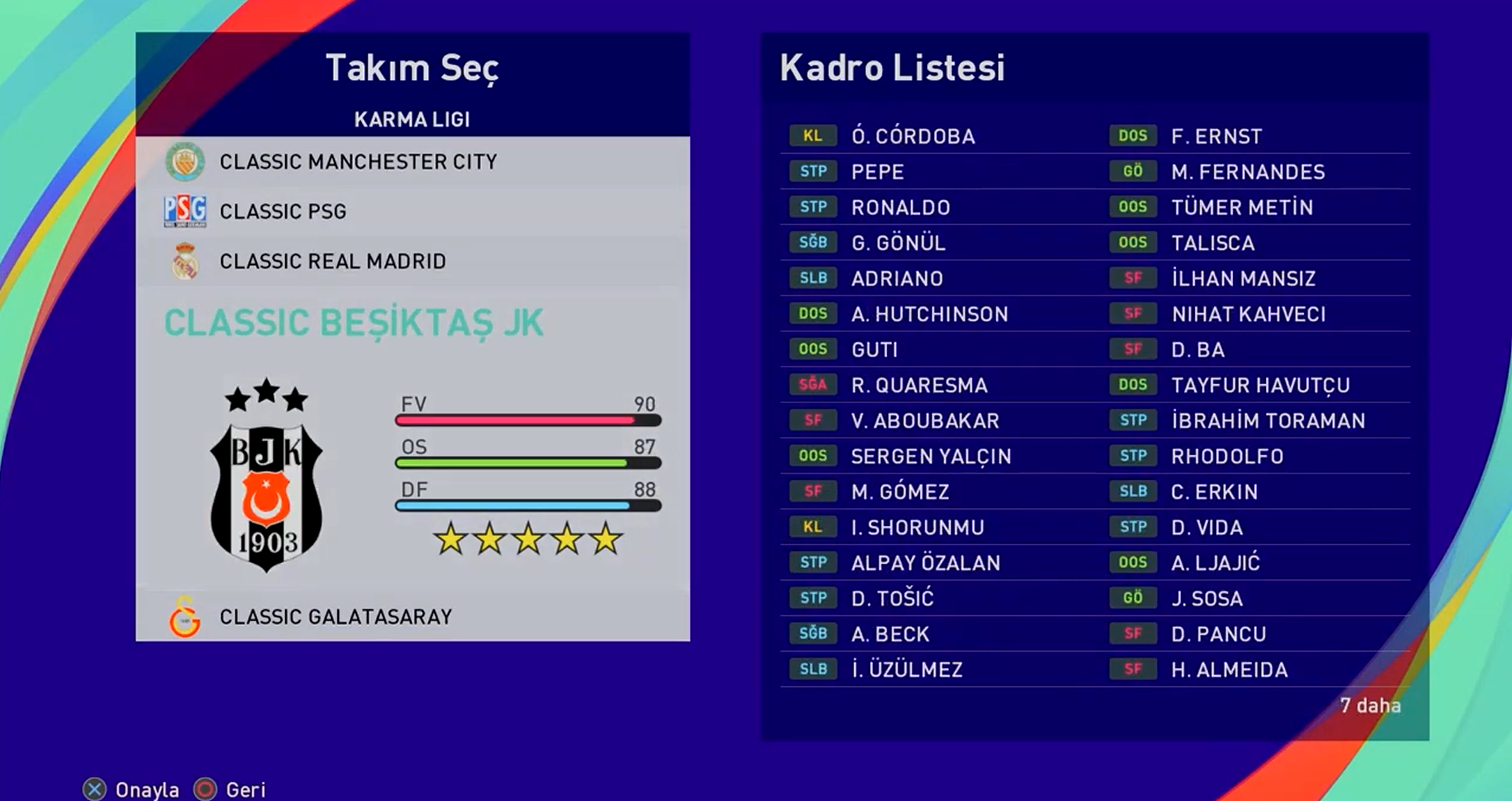
Task: Select Nihat Kahveci striker row
Action: [1248, 314]
